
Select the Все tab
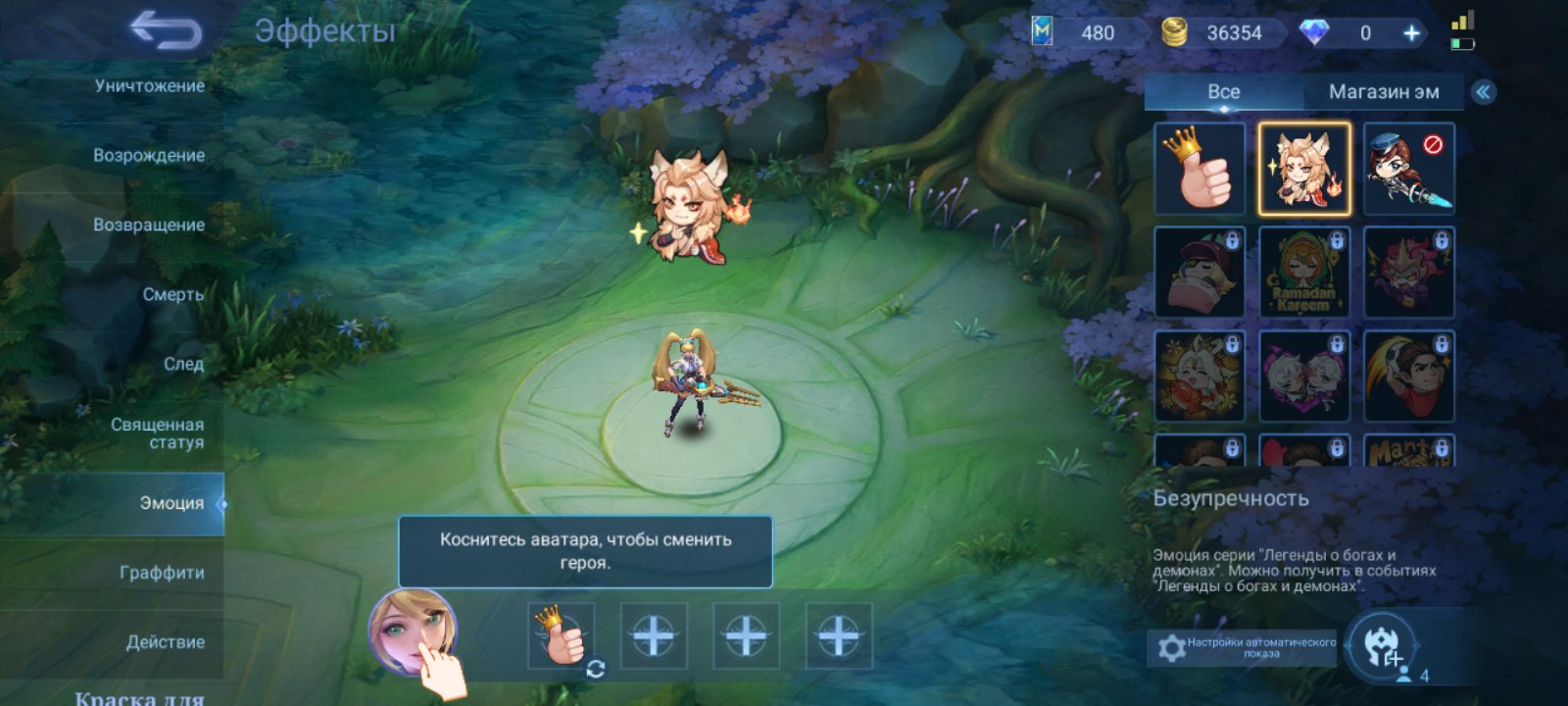[1221, 92]
